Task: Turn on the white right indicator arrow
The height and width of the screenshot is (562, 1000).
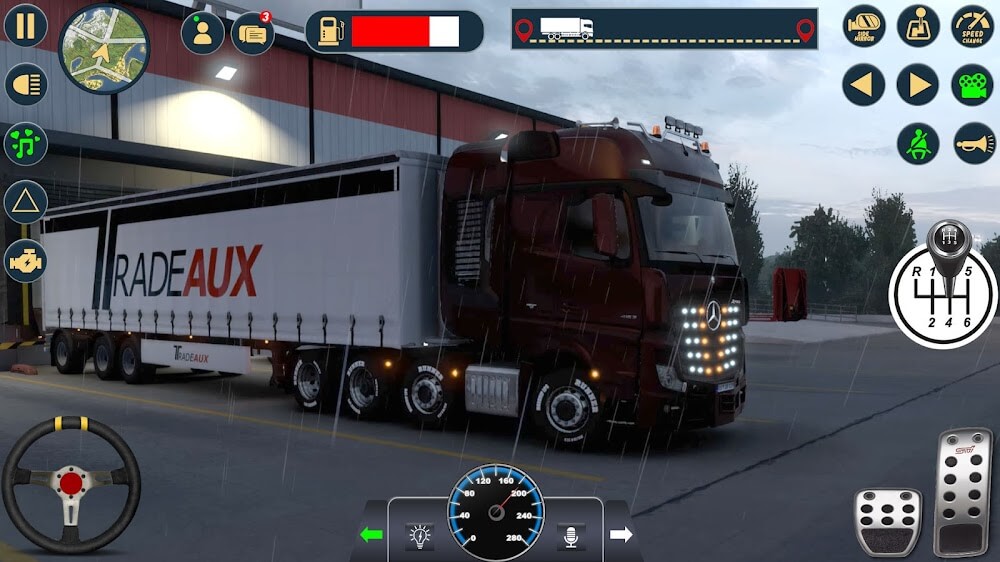Action: [x=621, y=535]
